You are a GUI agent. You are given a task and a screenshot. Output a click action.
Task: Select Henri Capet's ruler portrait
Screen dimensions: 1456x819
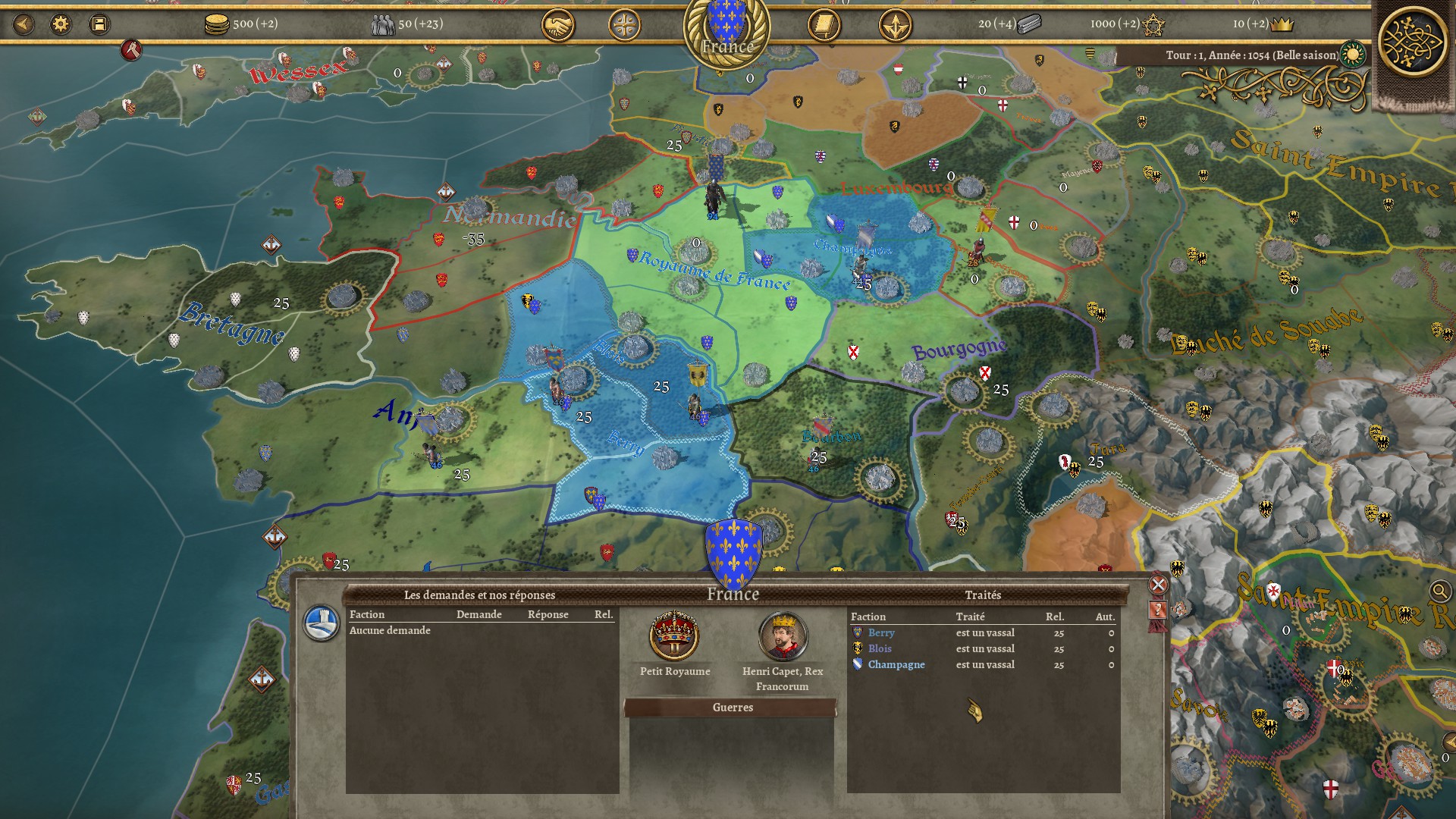coord(783,635)
